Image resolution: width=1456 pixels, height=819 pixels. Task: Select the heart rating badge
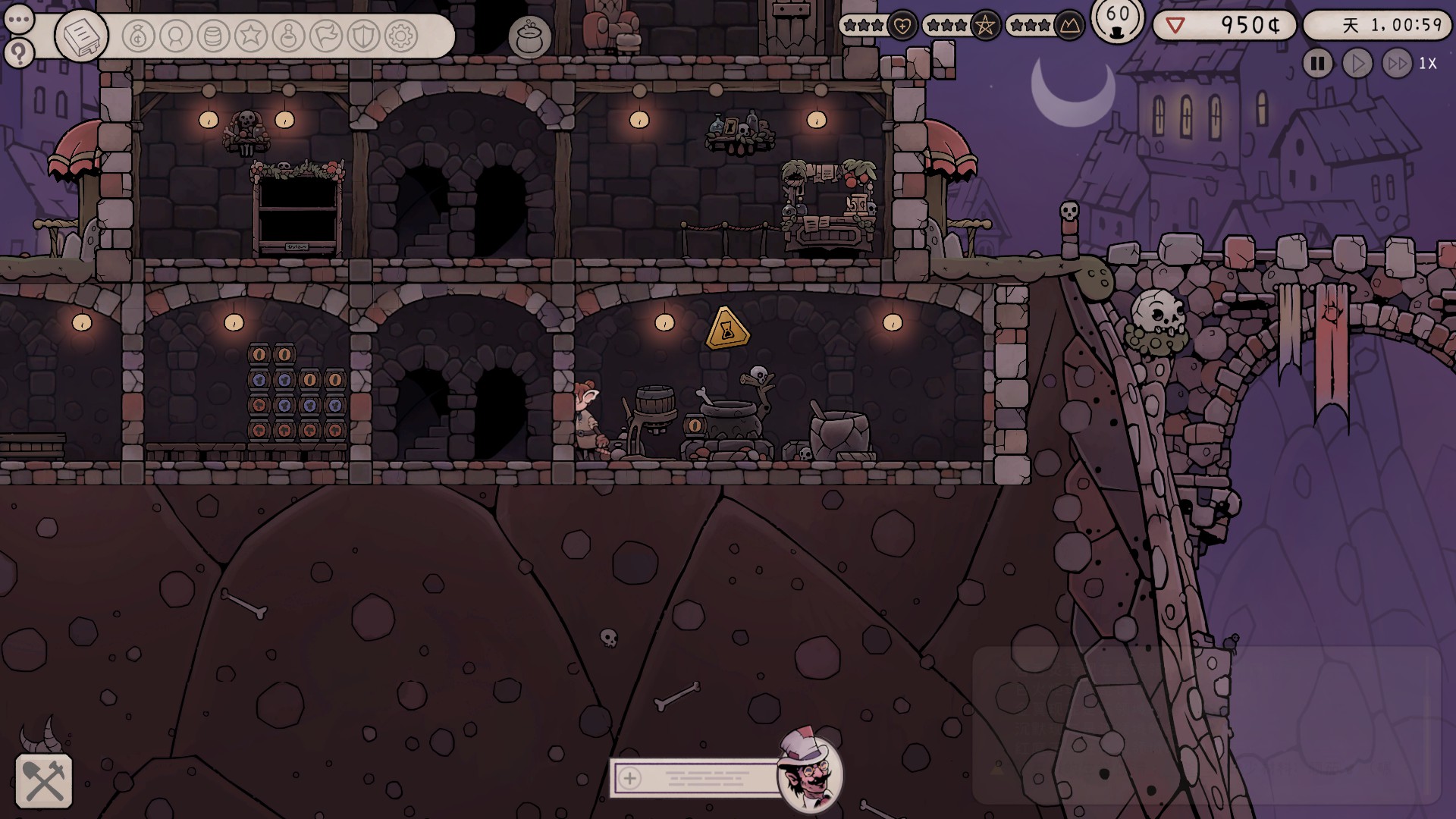click(902, 26)
